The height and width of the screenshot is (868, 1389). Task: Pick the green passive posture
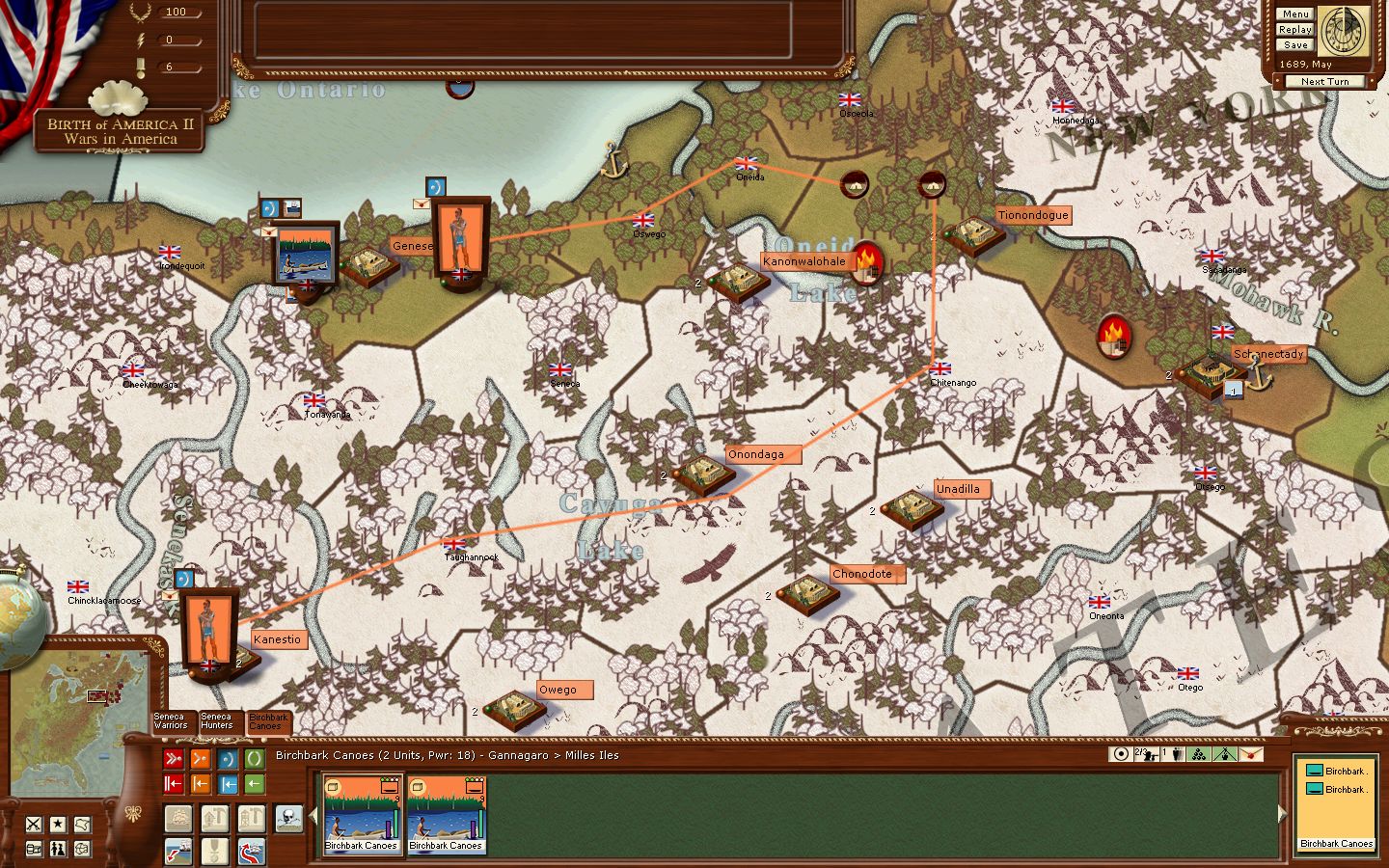(254, 759)
